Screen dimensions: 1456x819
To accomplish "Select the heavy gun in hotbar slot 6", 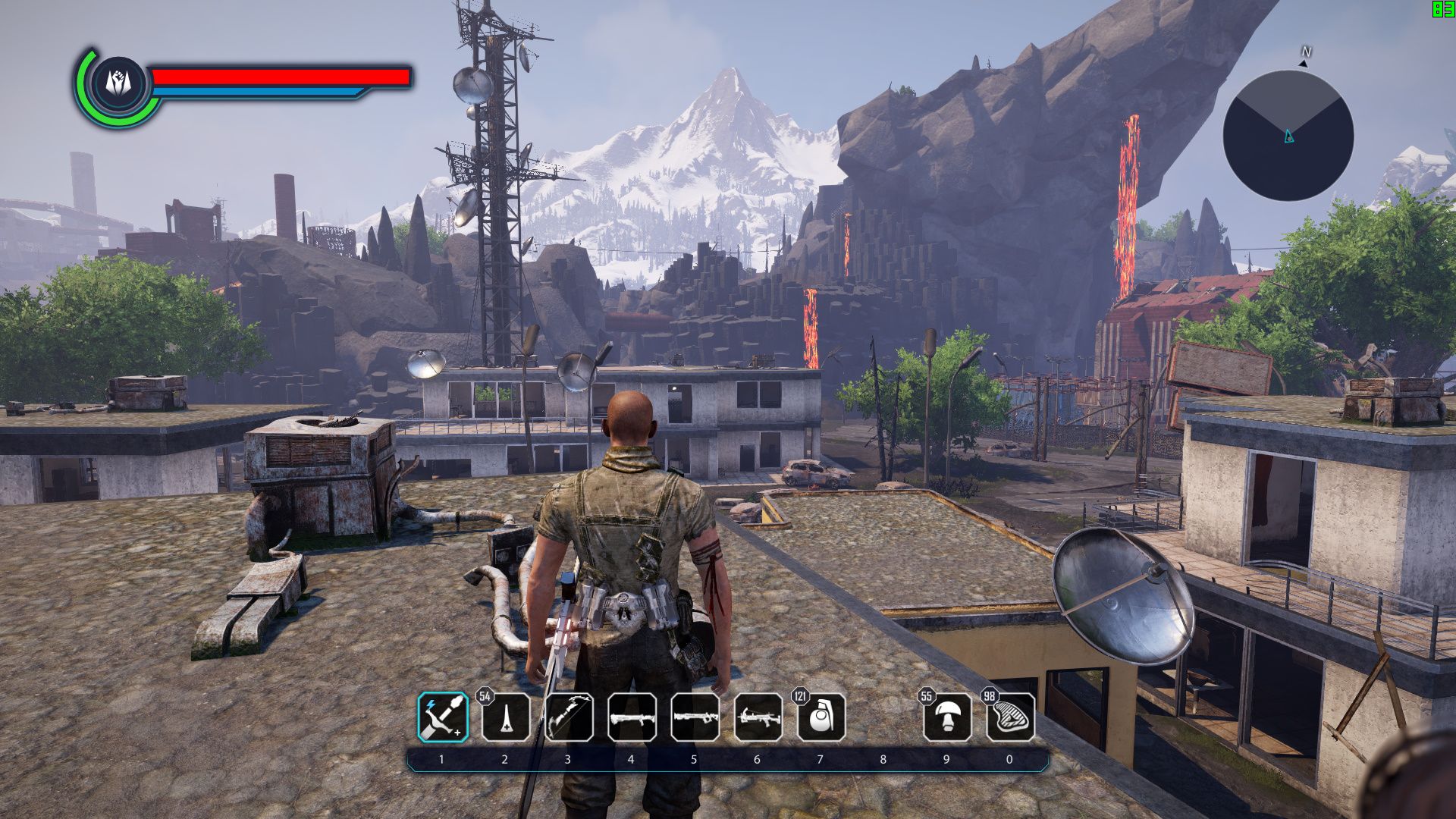I will [758, 717].
